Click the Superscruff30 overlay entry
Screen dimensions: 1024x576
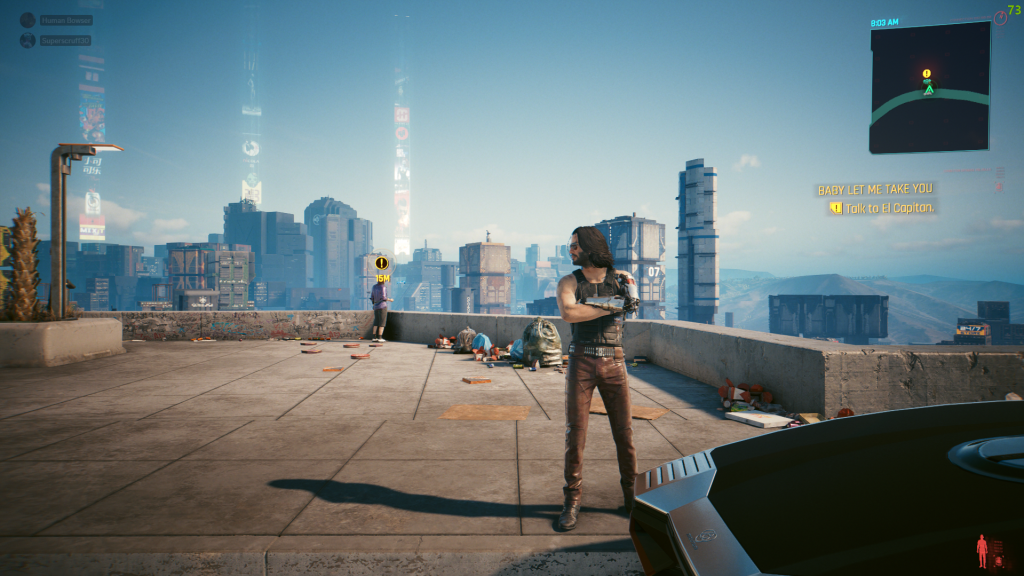[66, 41]
